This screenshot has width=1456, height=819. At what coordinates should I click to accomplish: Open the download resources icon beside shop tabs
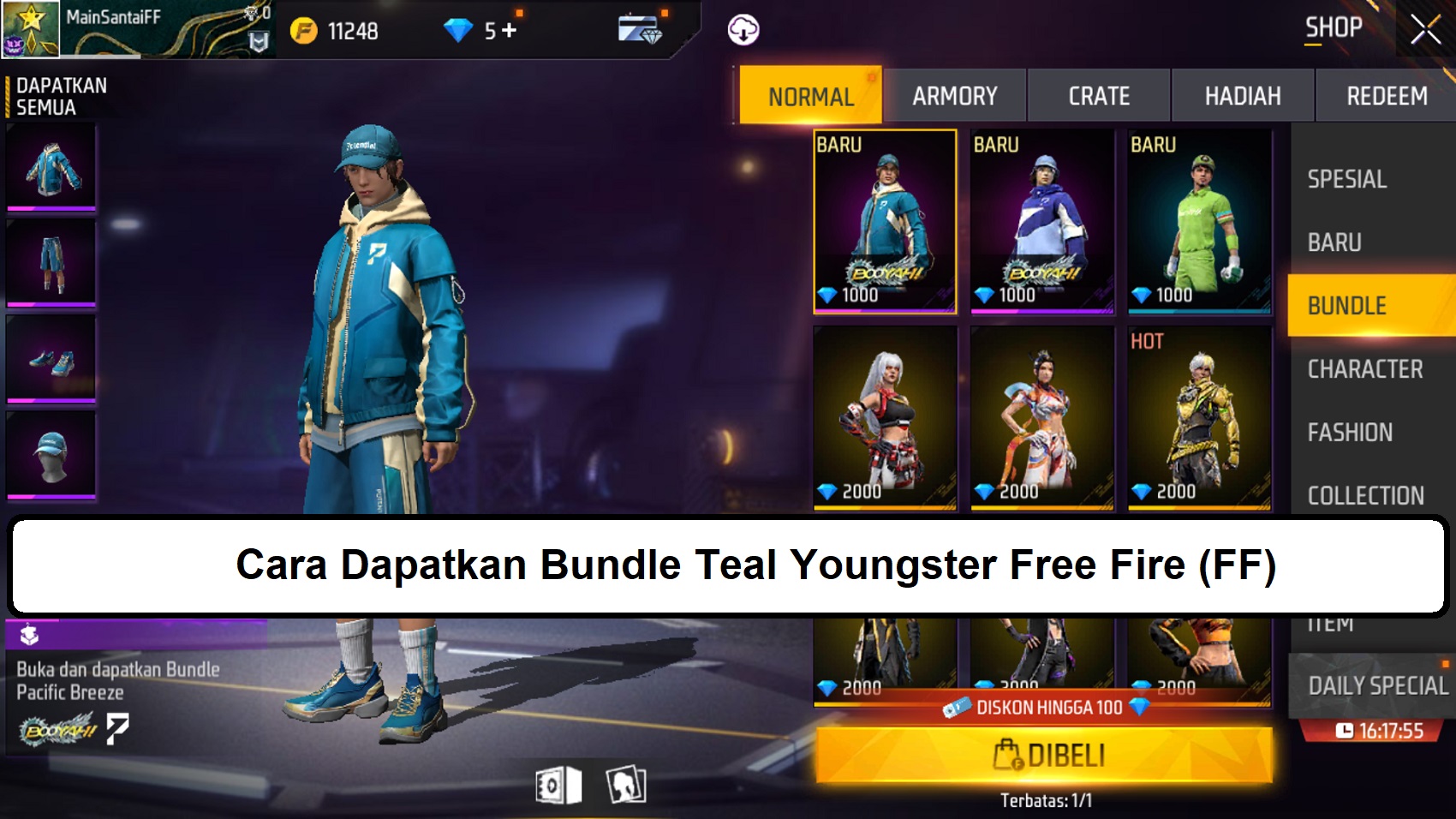742,28
